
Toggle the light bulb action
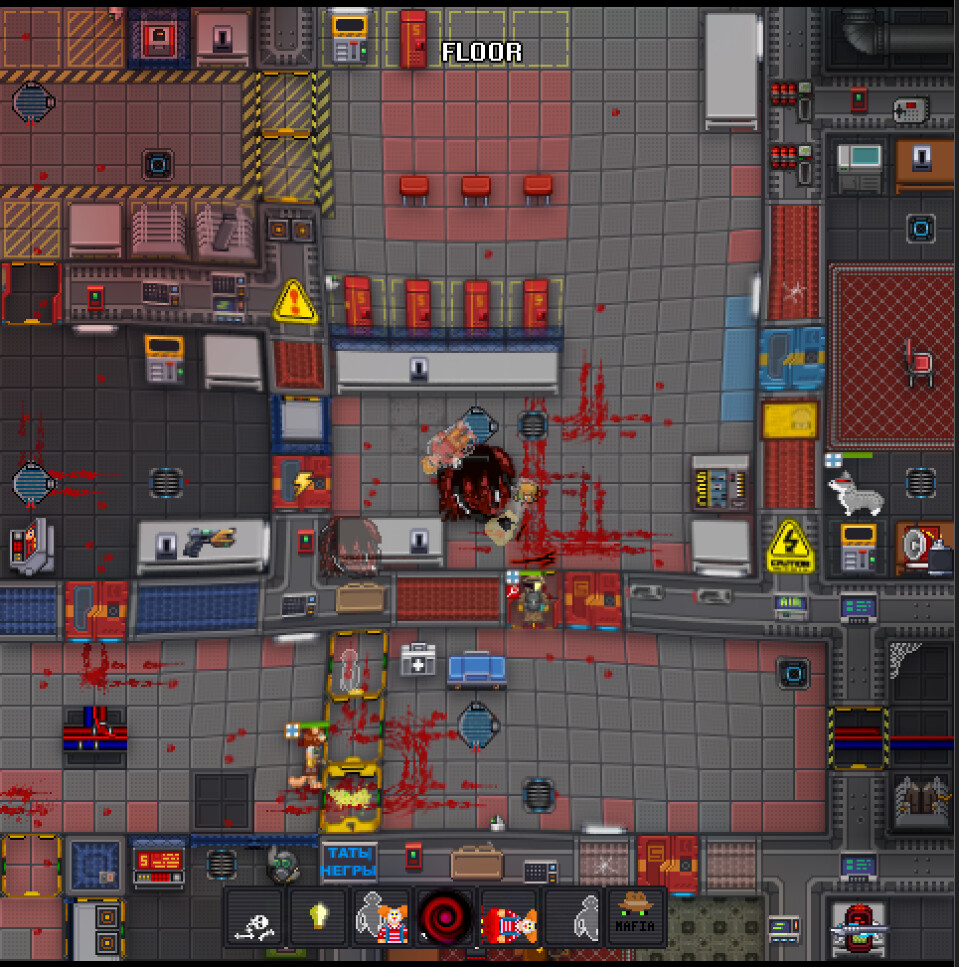pyautogui.click(x=318, y=917)
